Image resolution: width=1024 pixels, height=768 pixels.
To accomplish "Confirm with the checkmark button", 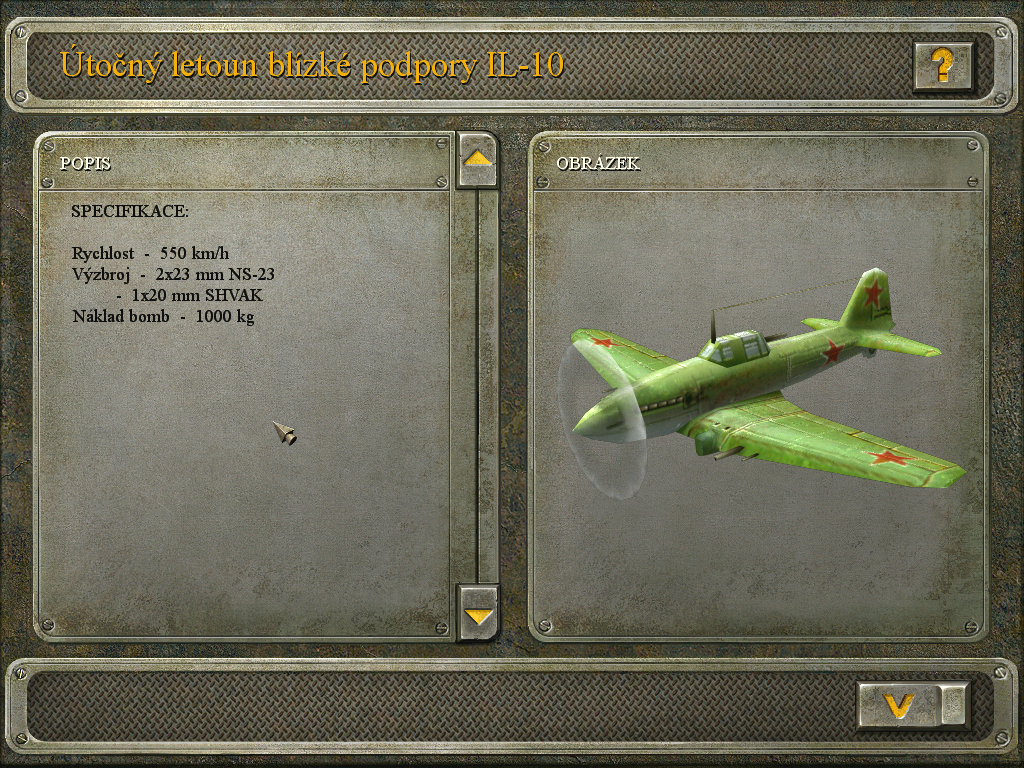I will pyautogui.click(x=899, y=705).
